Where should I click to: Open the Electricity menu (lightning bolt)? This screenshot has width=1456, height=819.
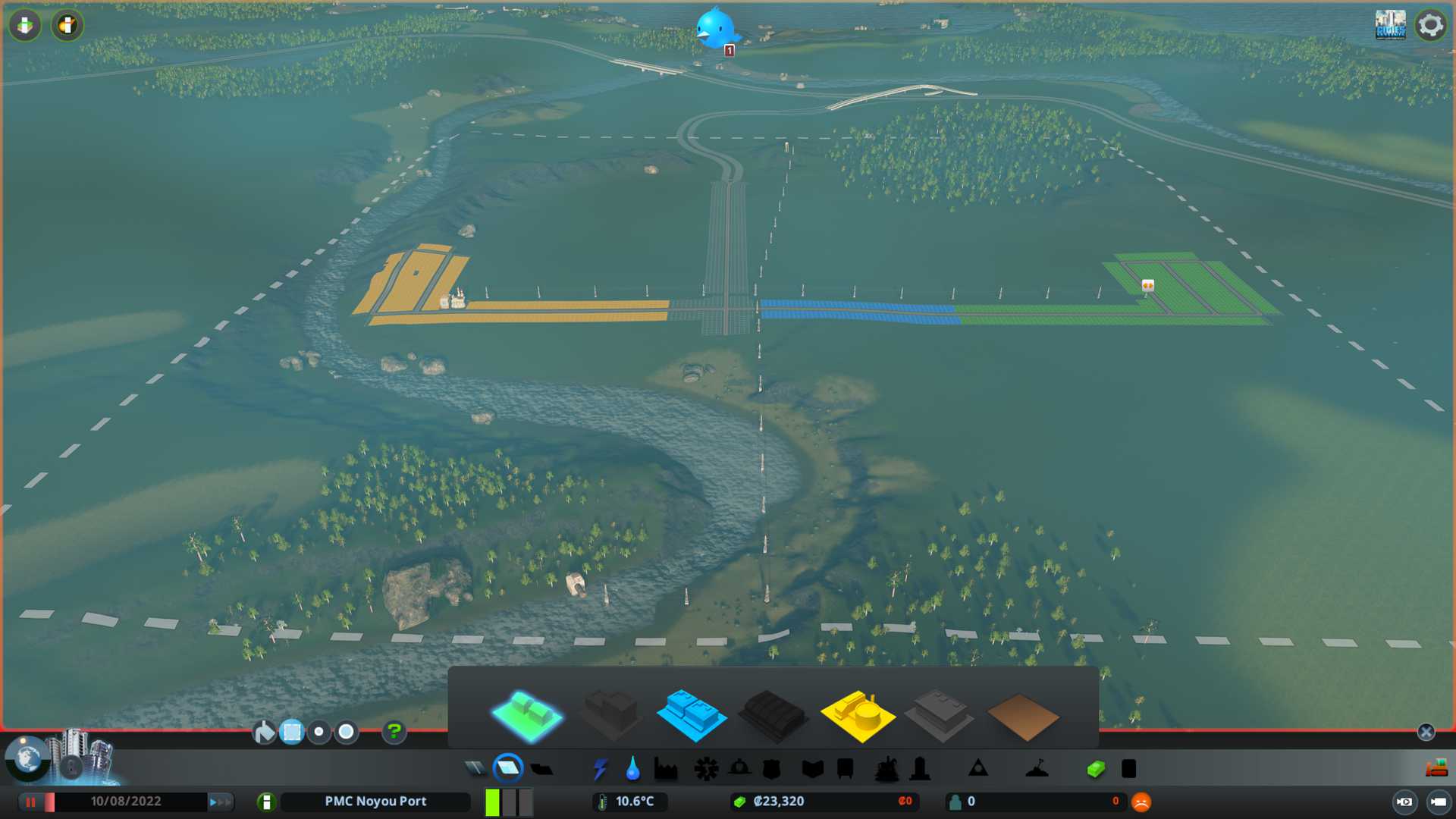pyautogui.click(x=600, y=769)
